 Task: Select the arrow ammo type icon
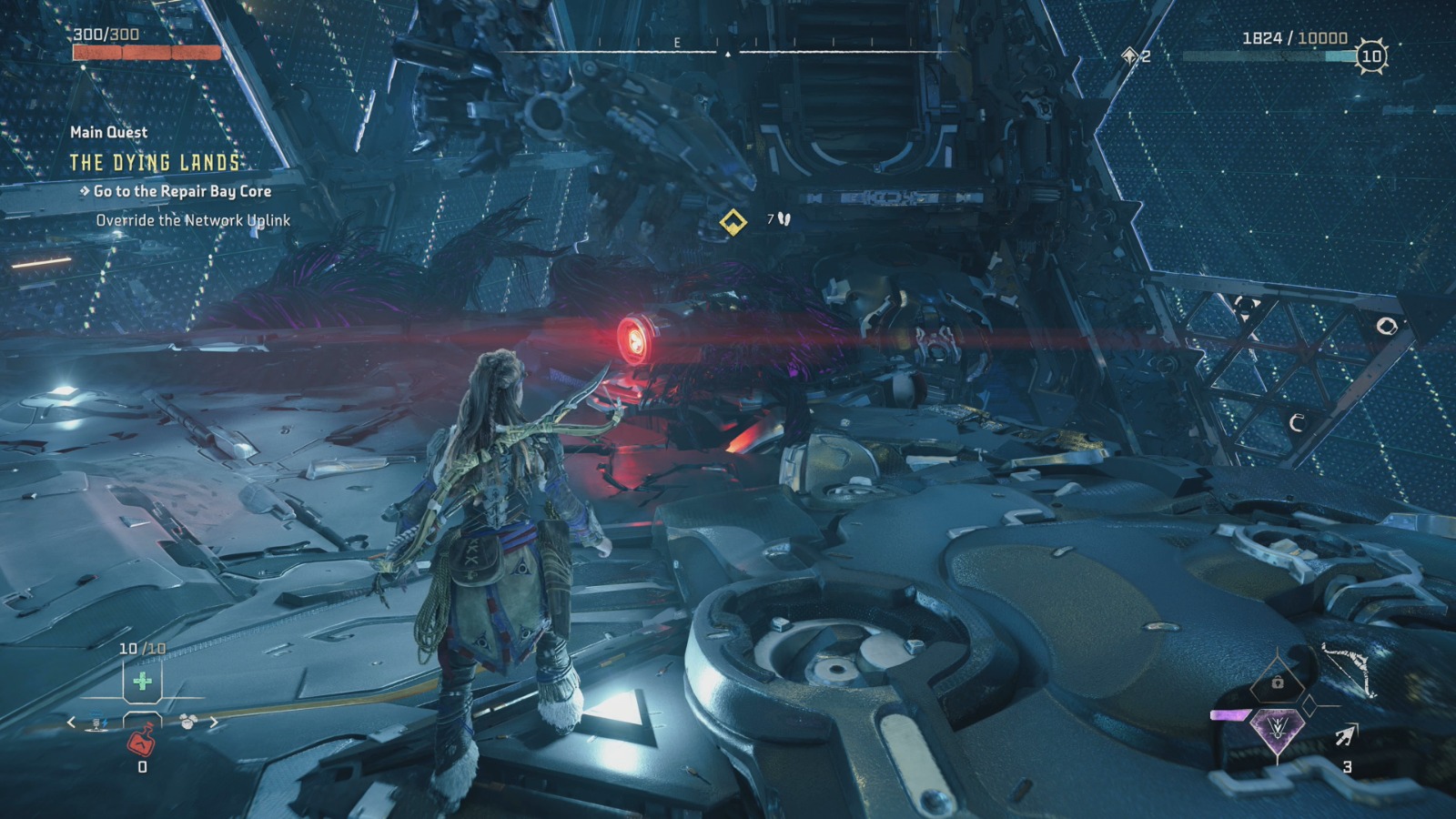[1345, 735]
